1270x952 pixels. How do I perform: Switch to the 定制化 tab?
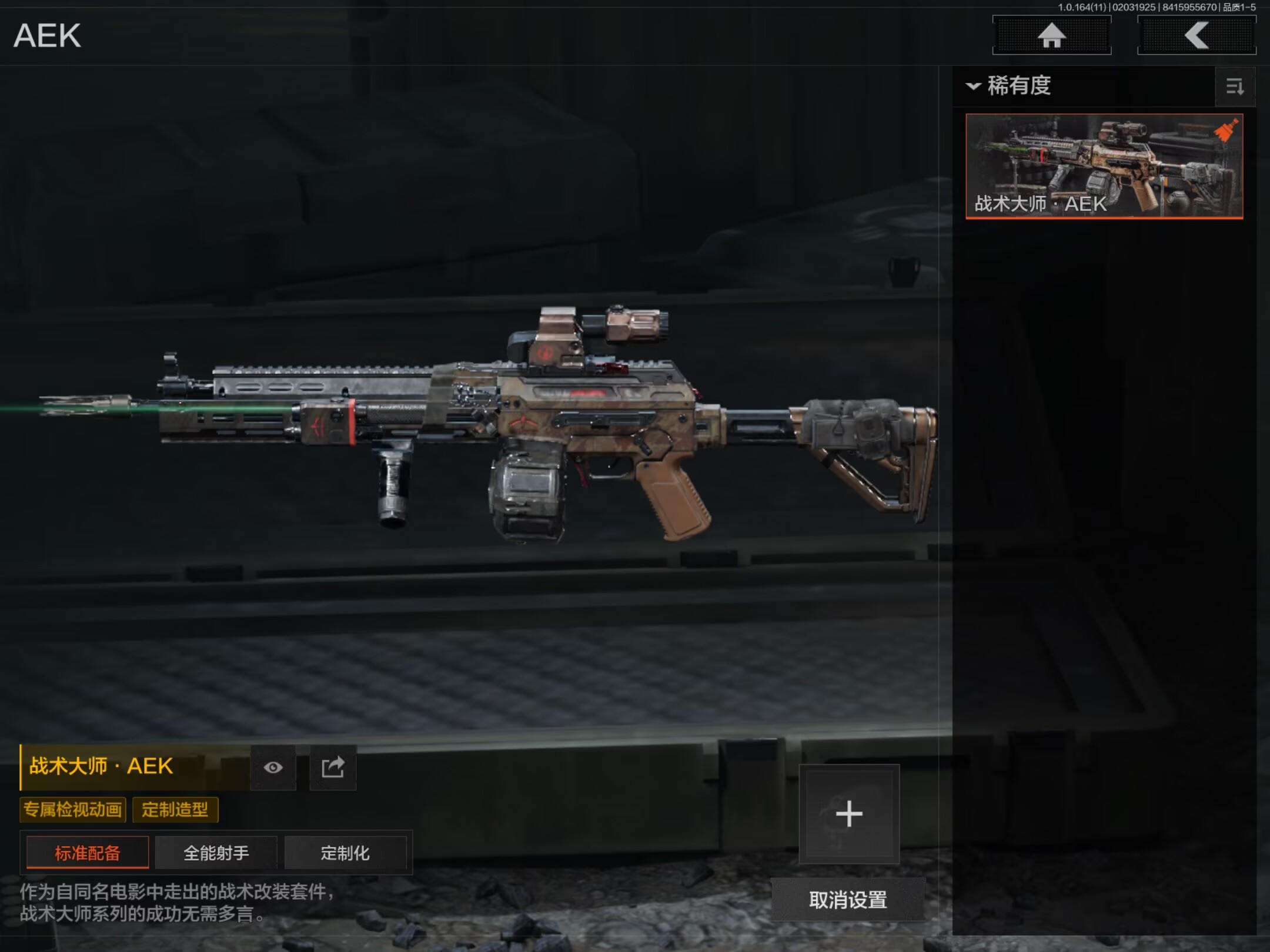(x=345, y=853)
